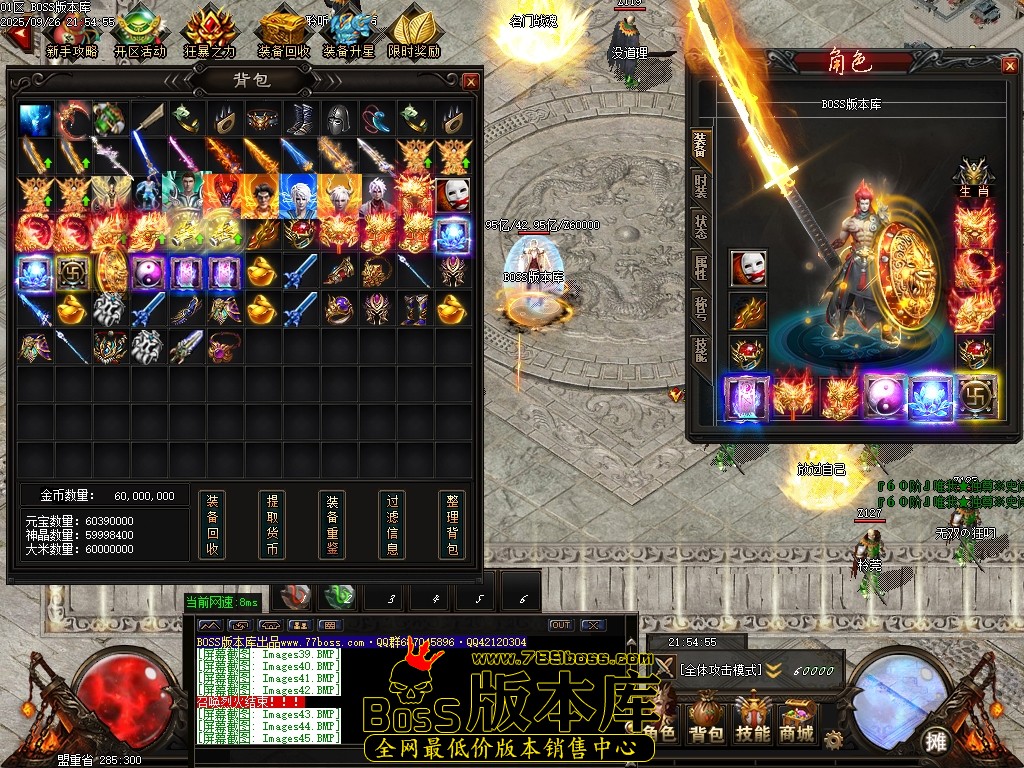Screen dimensions: 1024x768
Task: Click the 摊 stall button
Action: (x=935, y=741)
